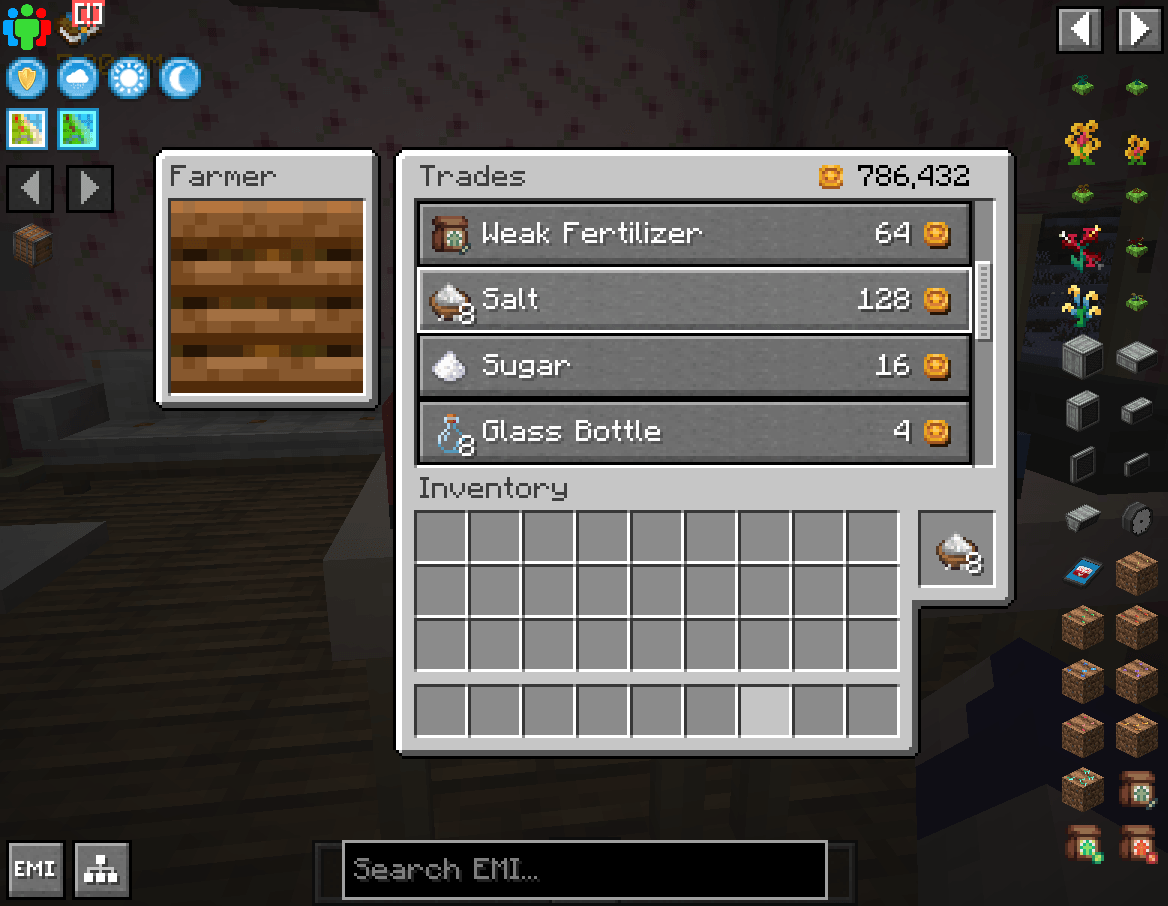Choose the Salt trade row
1168x906 pixels.
693,299
